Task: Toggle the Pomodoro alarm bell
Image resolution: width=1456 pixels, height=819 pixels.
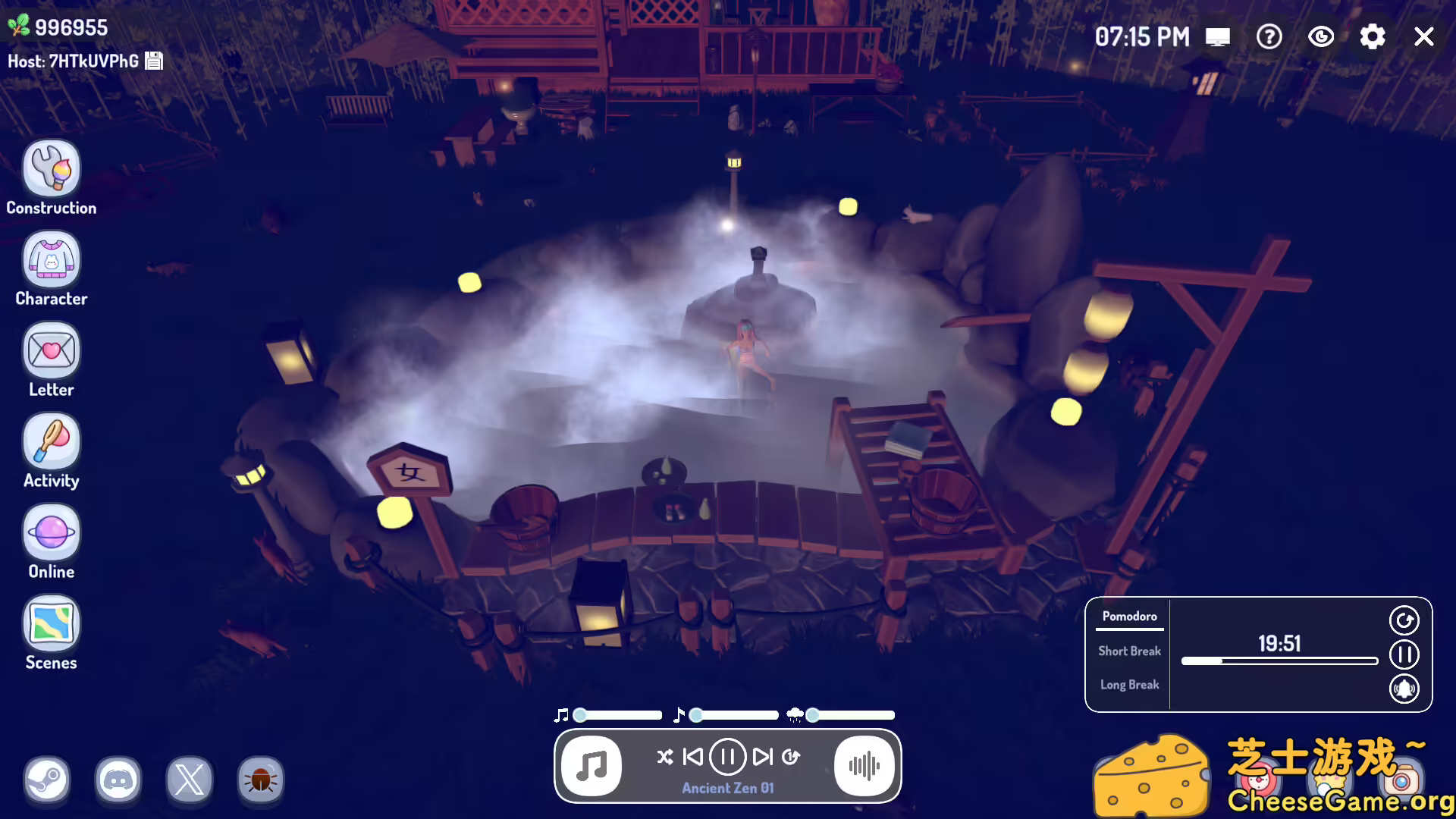Action: tap(1404, 689)
